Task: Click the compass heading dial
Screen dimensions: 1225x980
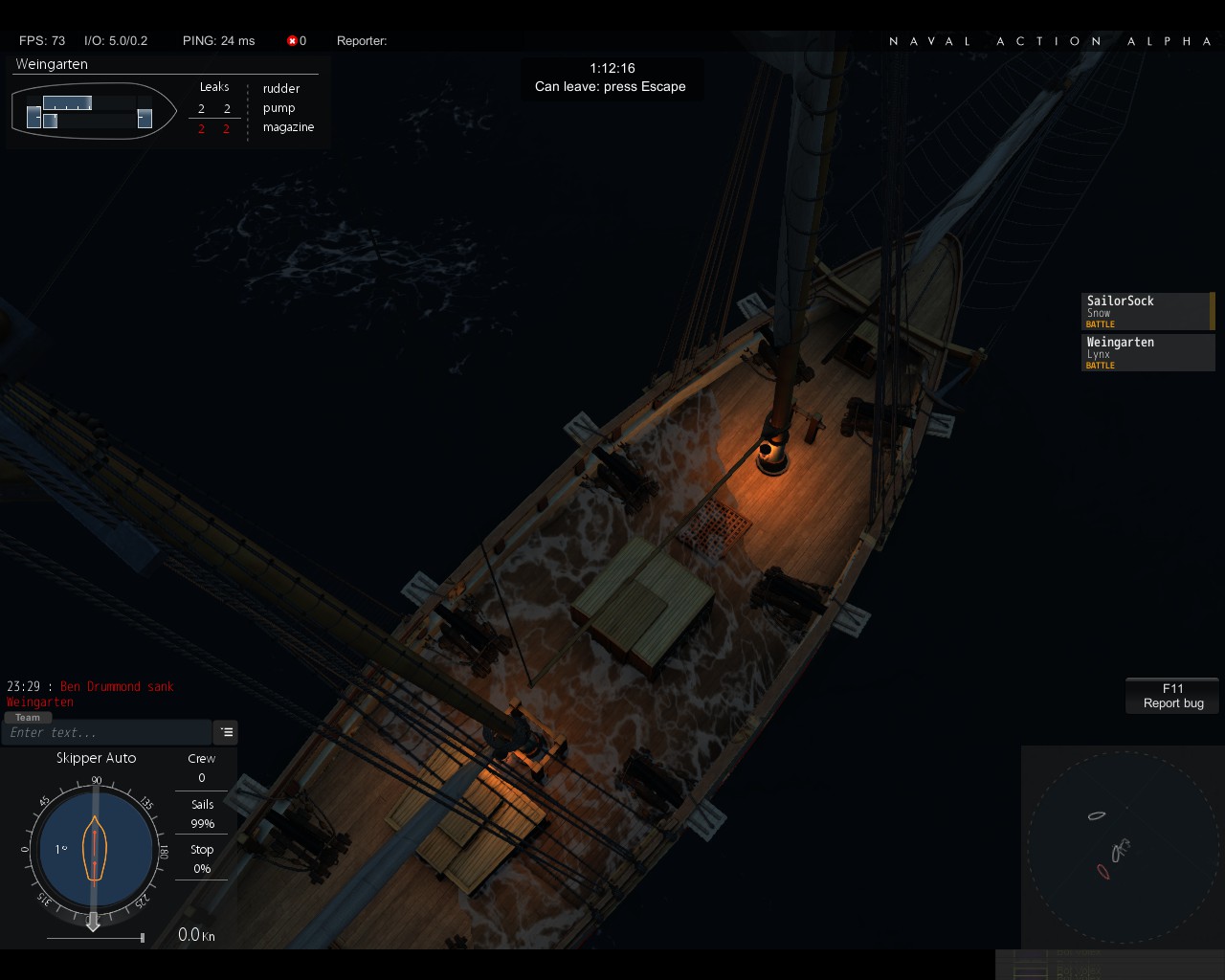Action: [94, 848]
